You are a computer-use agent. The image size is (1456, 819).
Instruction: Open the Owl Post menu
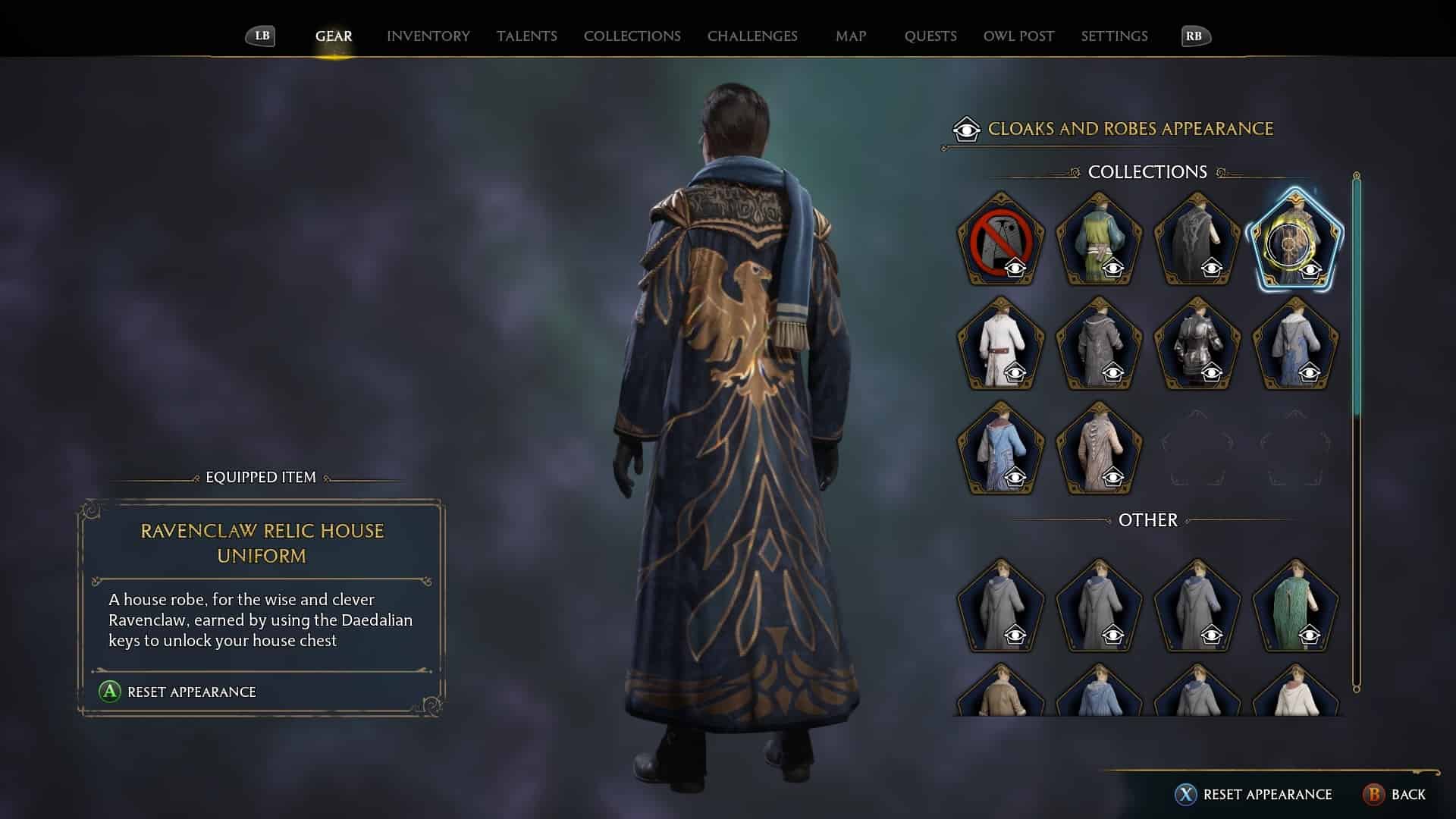(1018, 36)
